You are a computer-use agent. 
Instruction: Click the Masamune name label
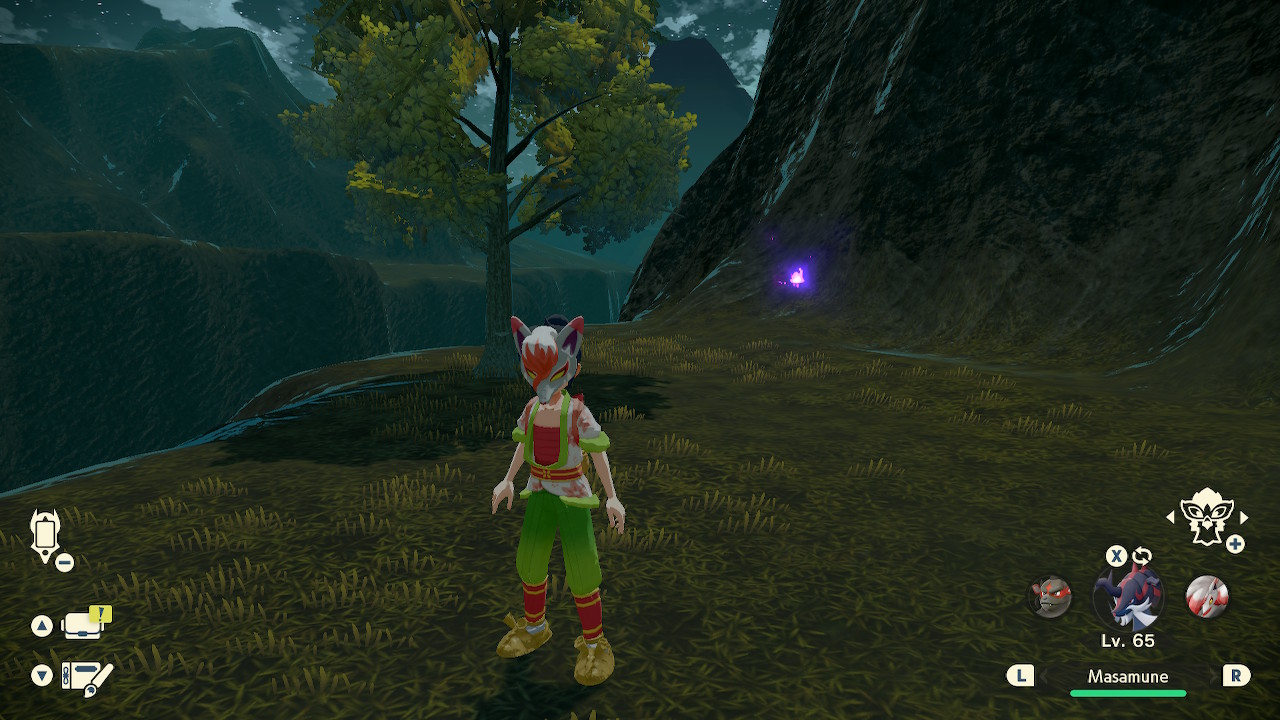click(1128, 677)
